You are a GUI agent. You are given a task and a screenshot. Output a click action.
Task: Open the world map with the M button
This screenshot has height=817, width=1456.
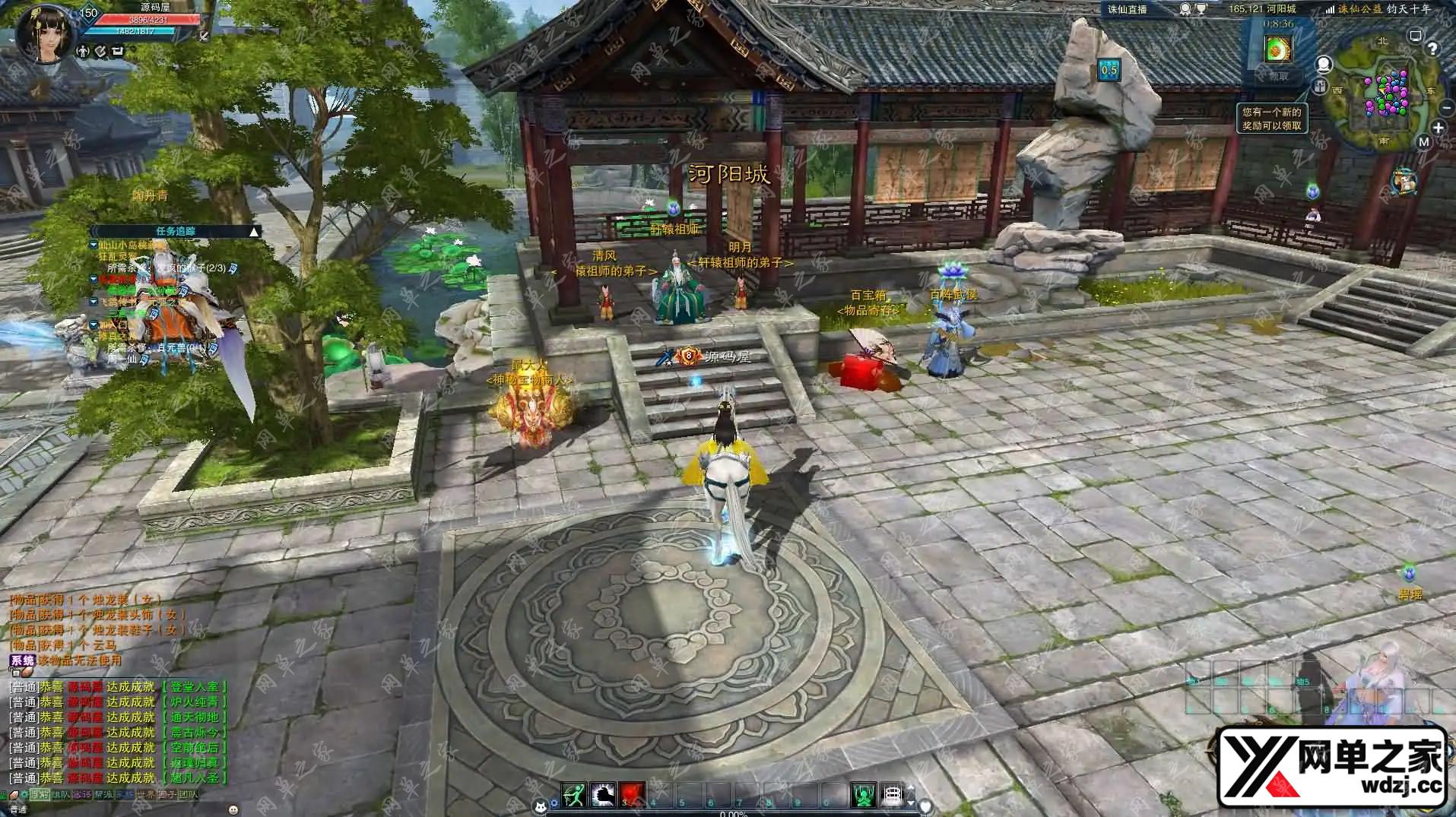pos(1424,141)
